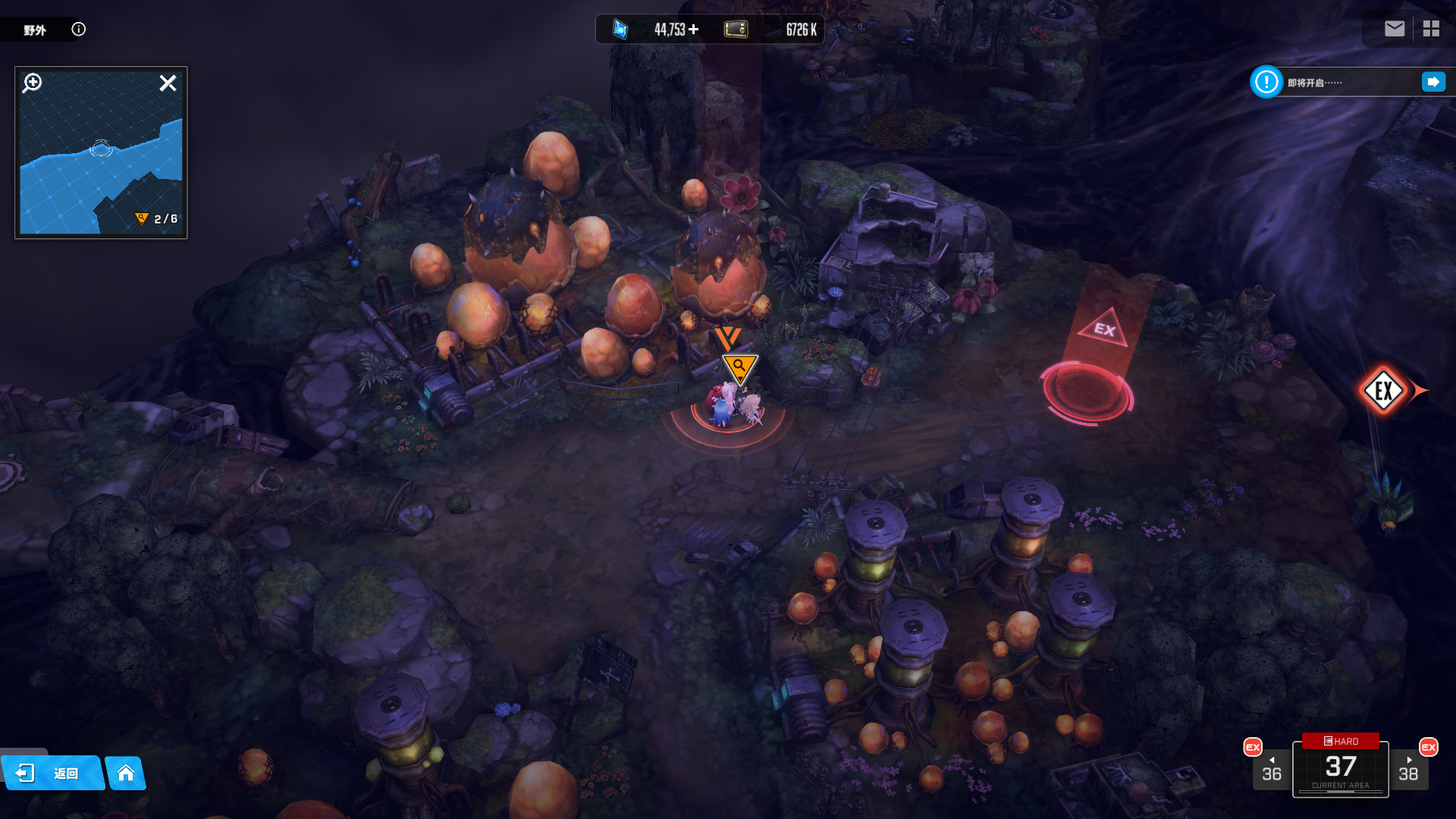Switch to previous area 36
Screen dimensions: 1456x819
point(1271,770)
